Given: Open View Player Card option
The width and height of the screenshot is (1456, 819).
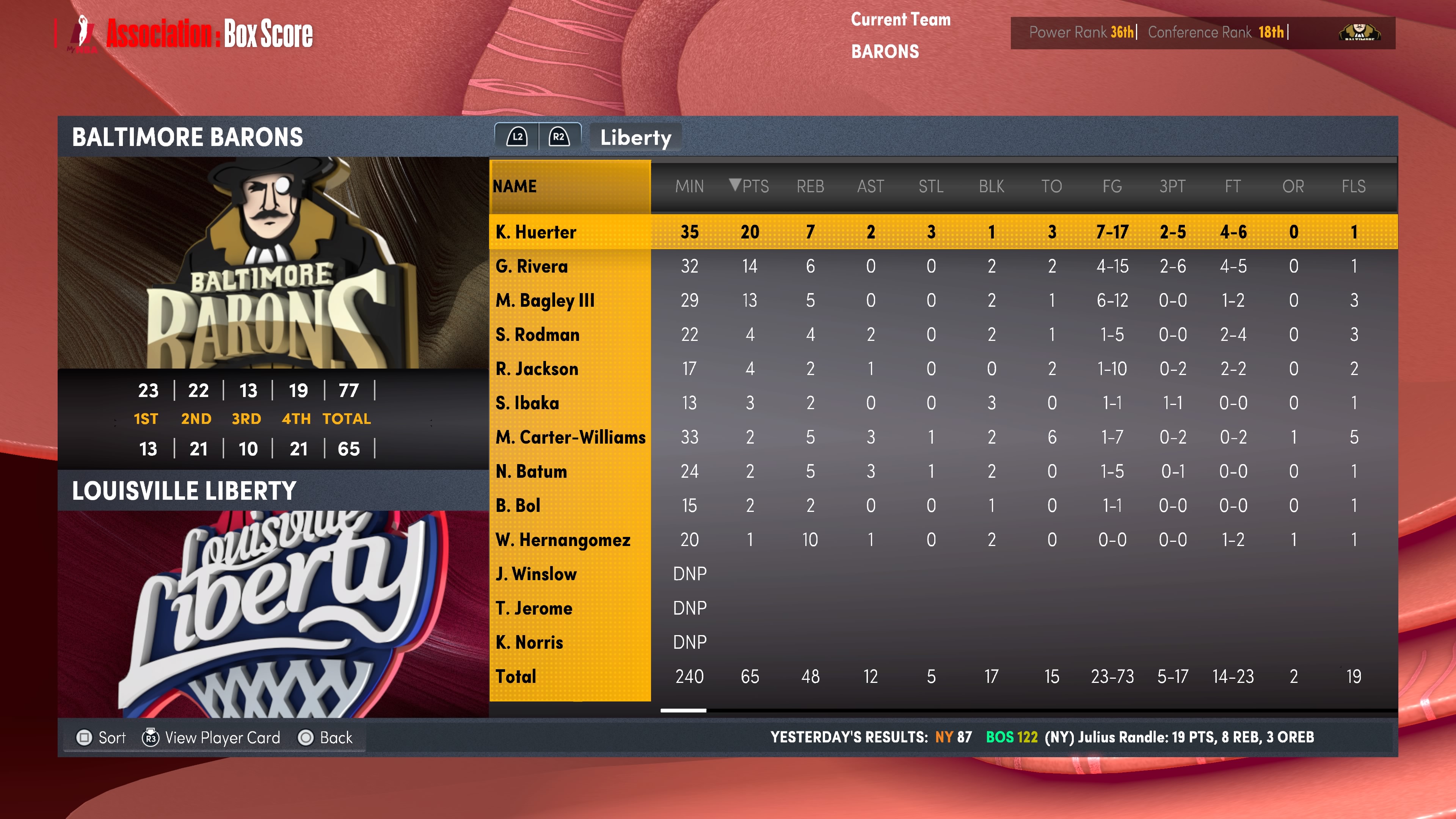Looking at the screenshot, I should [x=212, y=737].
